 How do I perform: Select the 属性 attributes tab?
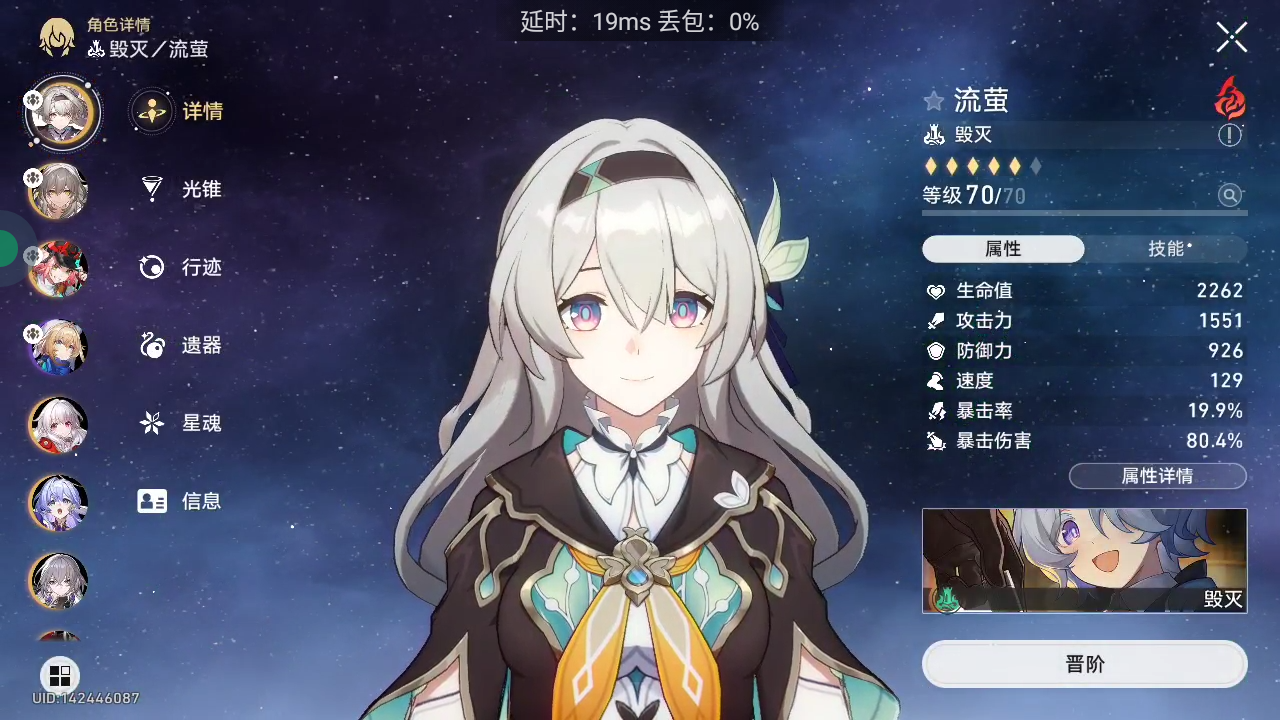pyautogui.click(x=1003, y=249)
